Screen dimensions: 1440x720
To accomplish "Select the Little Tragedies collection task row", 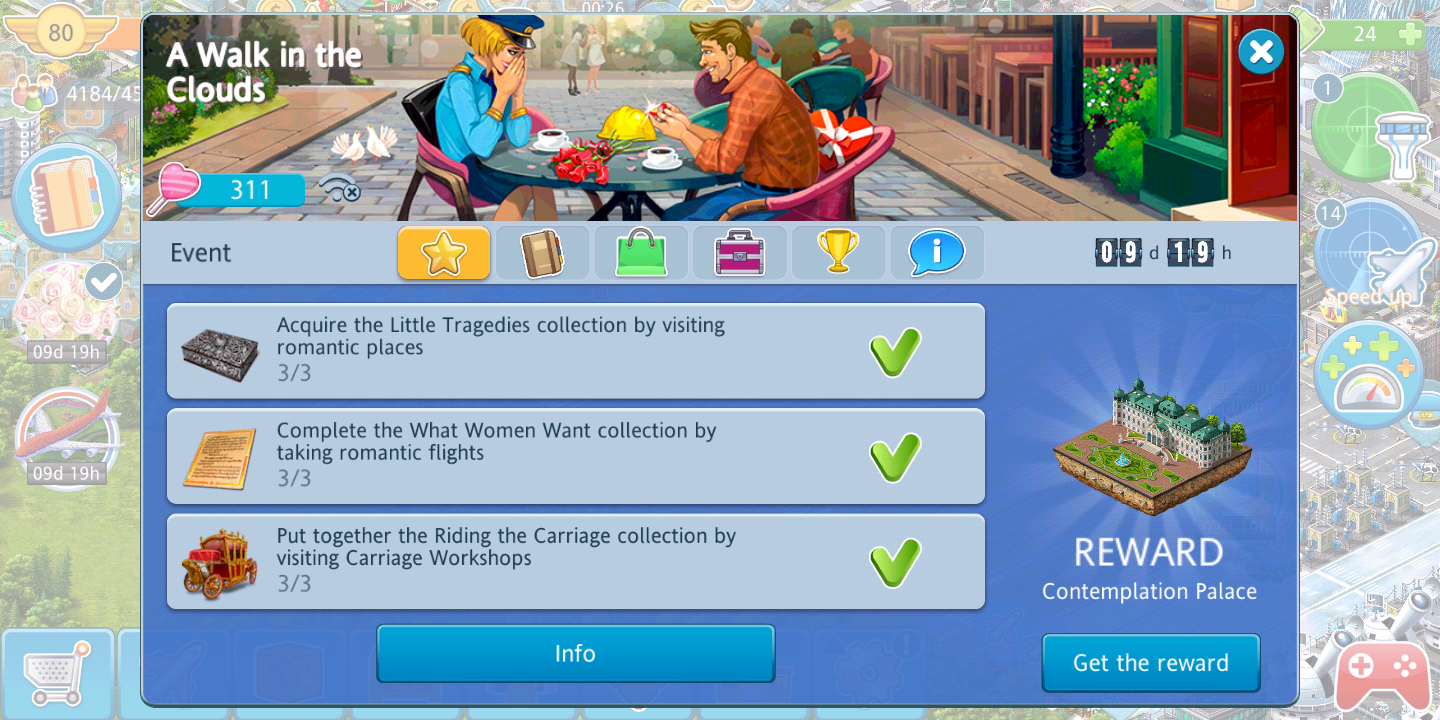I will pos(575,351).
